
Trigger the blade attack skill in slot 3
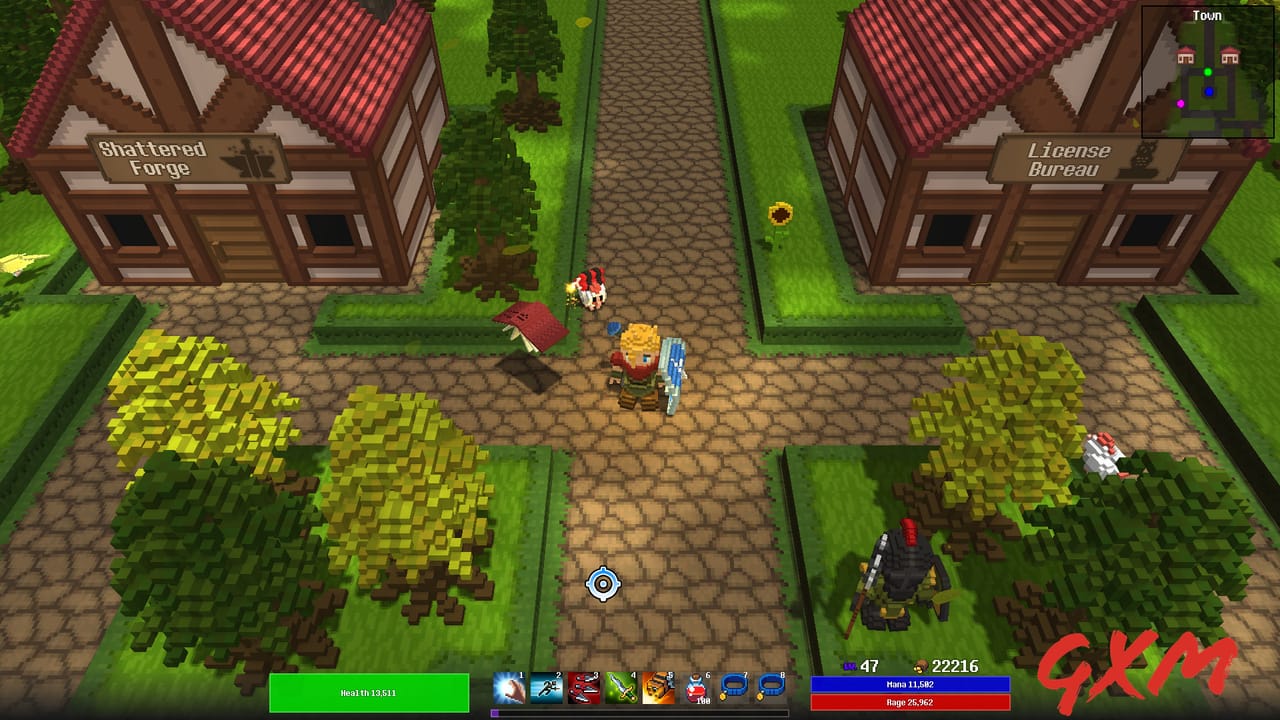click(x=584, y=688)
